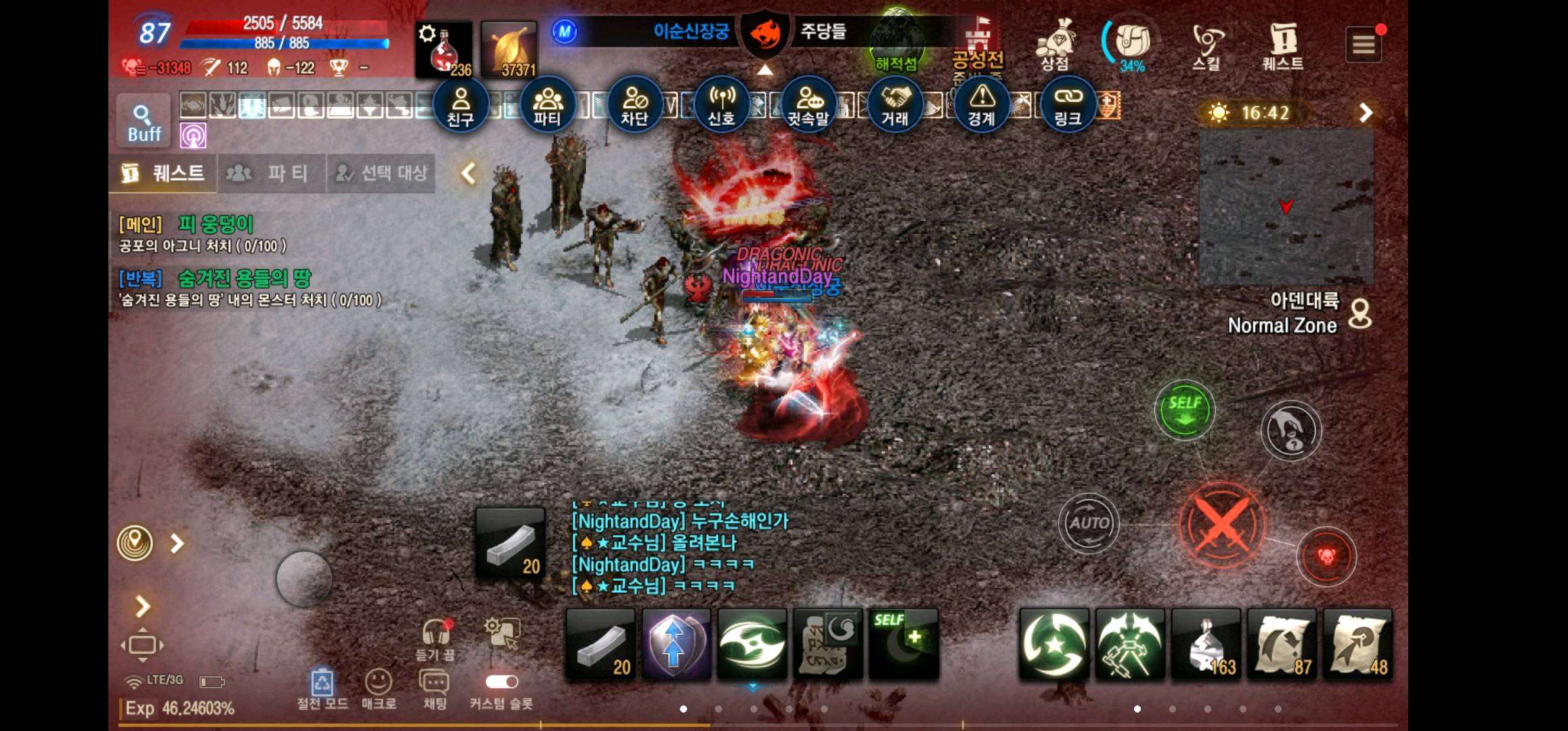Viewport: 1568px width, 731px height.
Task: Collapse the quest panel with the left arrow
Action: 466,173
